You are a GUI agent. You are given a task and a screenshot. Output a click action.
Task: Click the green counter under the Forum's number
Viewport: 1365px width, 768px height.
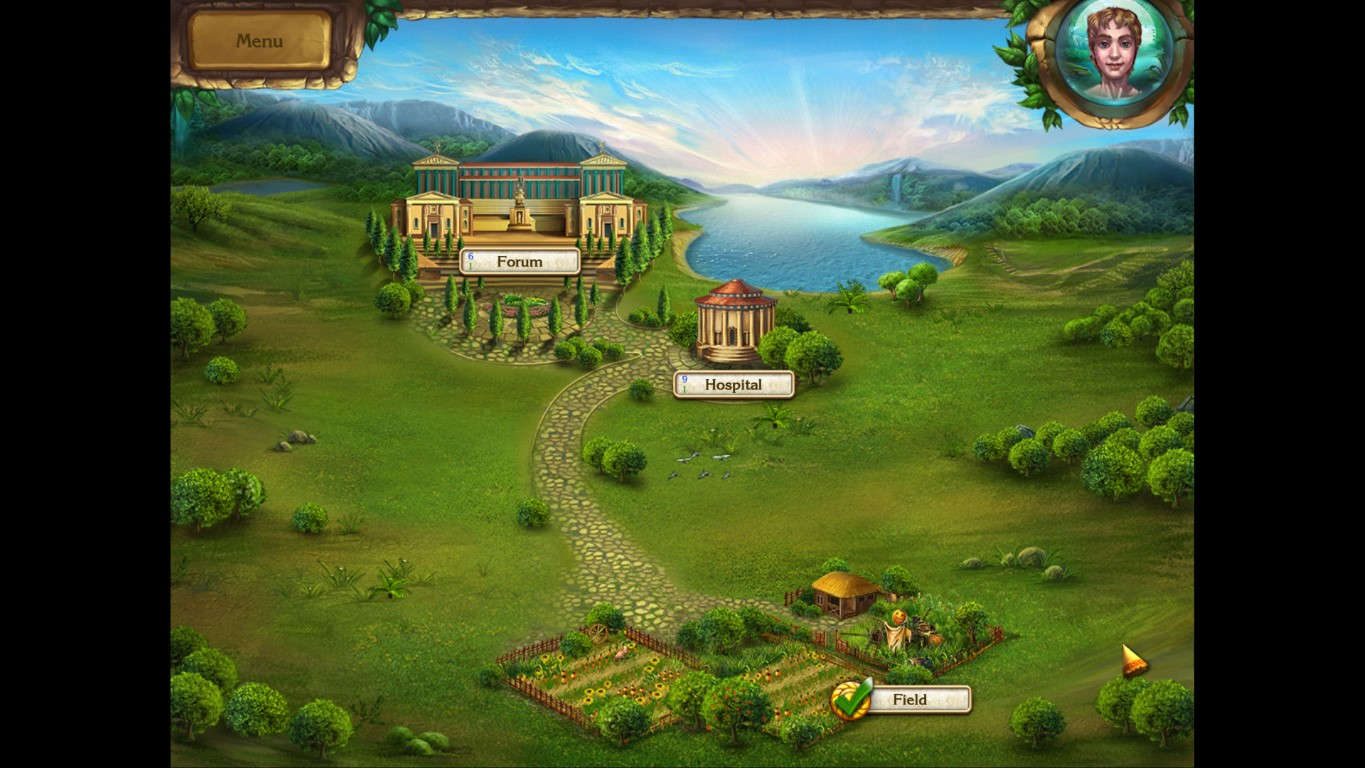click(x=470, y=265)
